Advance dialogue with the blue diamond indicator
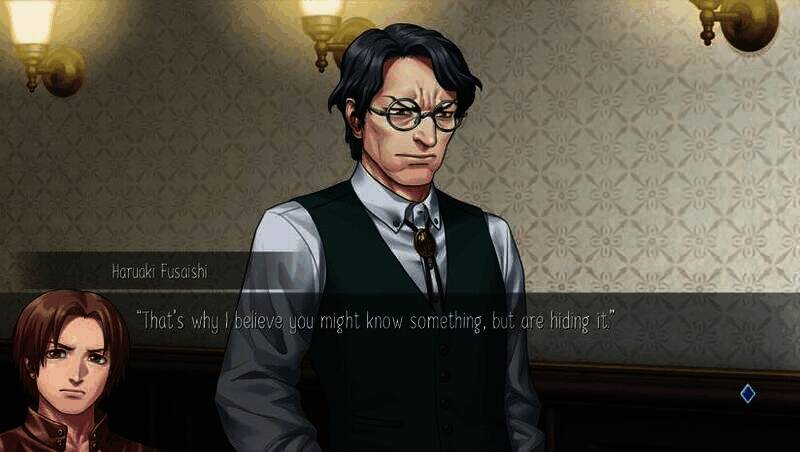 [747, 394]
